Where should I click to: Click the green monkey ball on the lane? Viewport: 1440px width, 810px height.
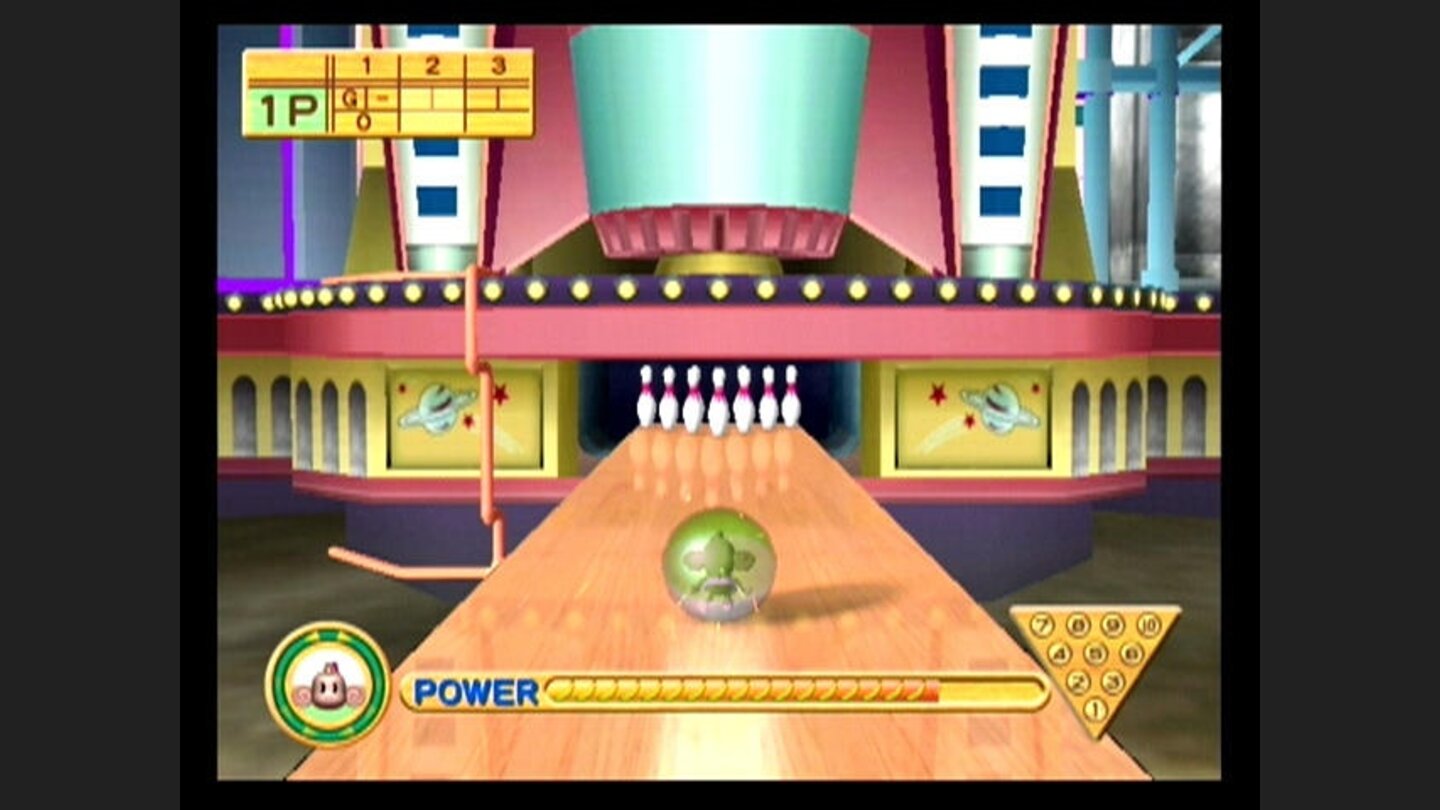point(722,565)
